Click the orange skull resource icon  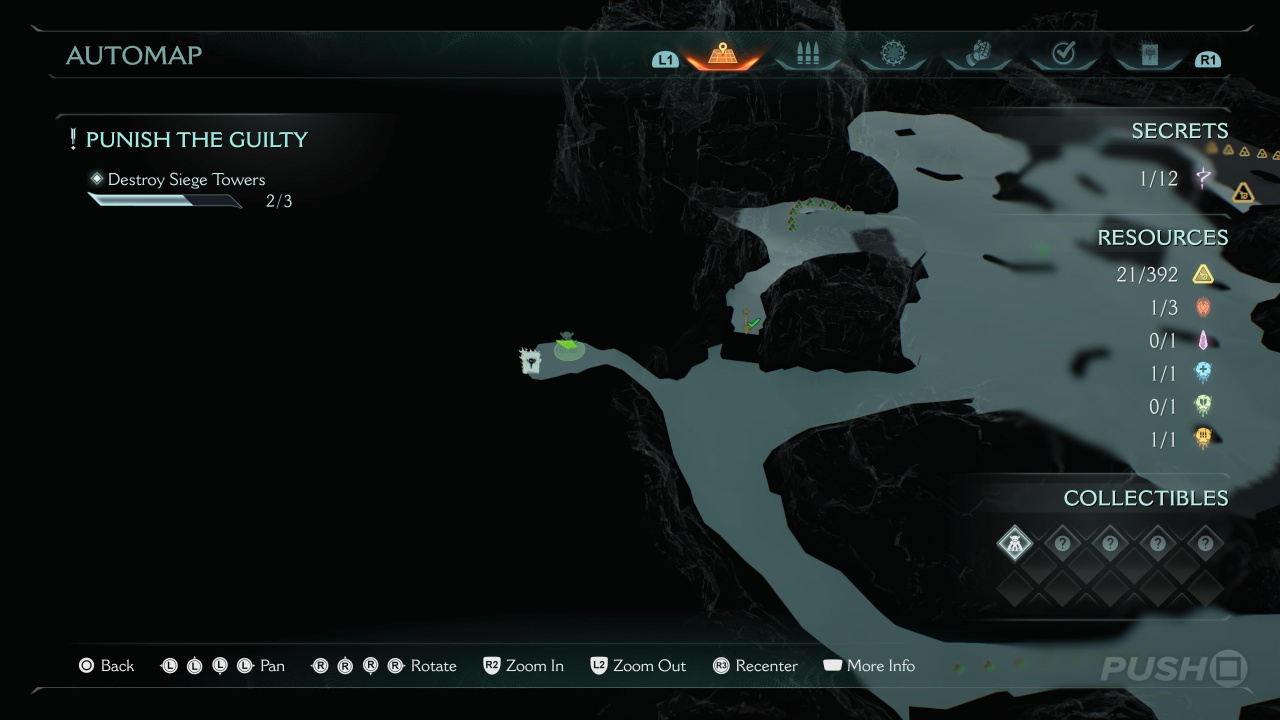(1203, 438)
